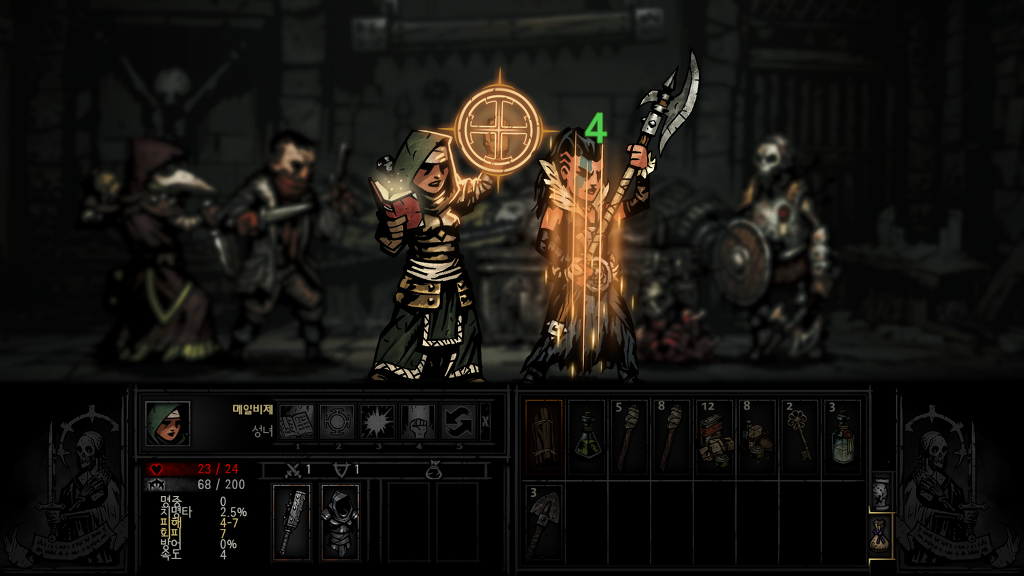Pick the torch stack of 5

(x=630, y=436)
